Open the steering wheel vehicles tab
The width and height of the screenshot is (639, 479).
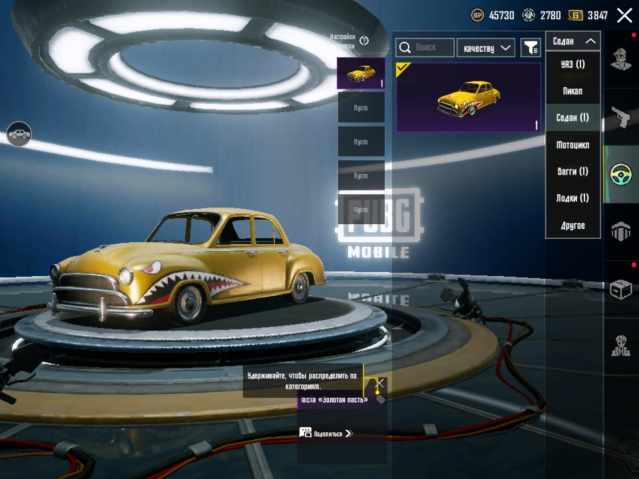(621, 173)
